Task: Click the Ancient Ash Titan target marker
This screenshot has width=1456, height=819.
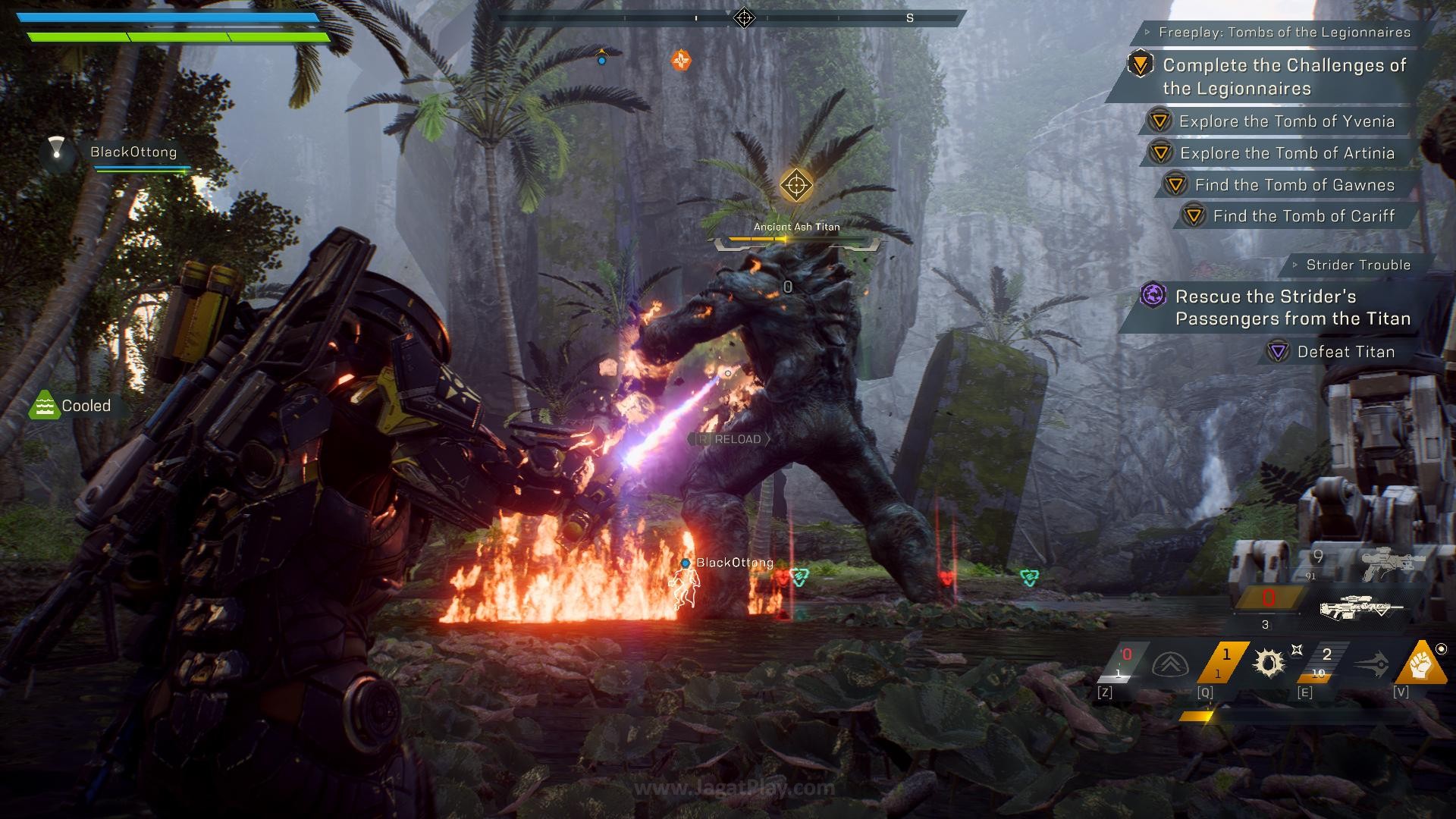Action: pos(796,185)
